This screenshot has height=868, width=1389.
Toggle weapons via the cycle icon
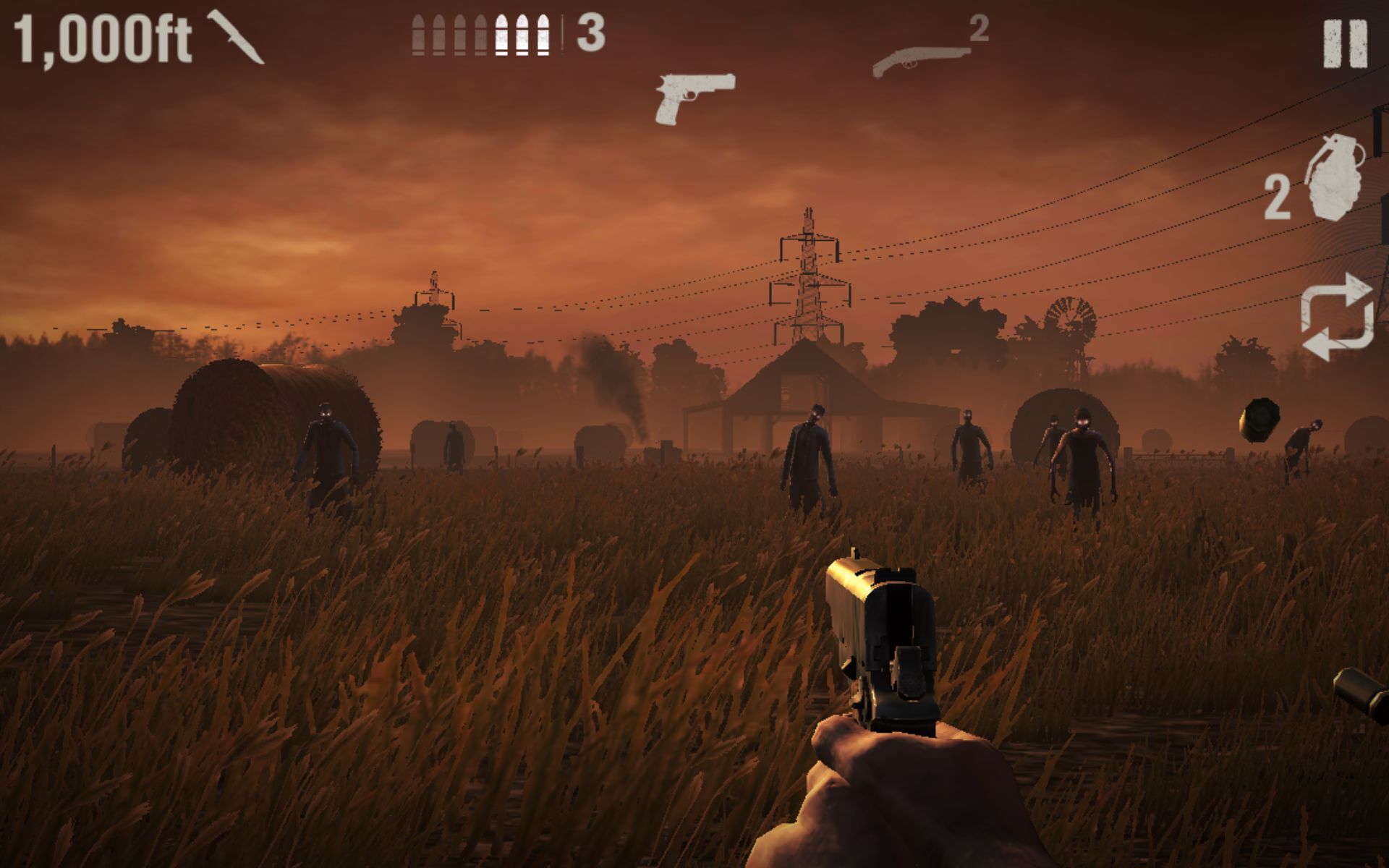(1338, 318)
